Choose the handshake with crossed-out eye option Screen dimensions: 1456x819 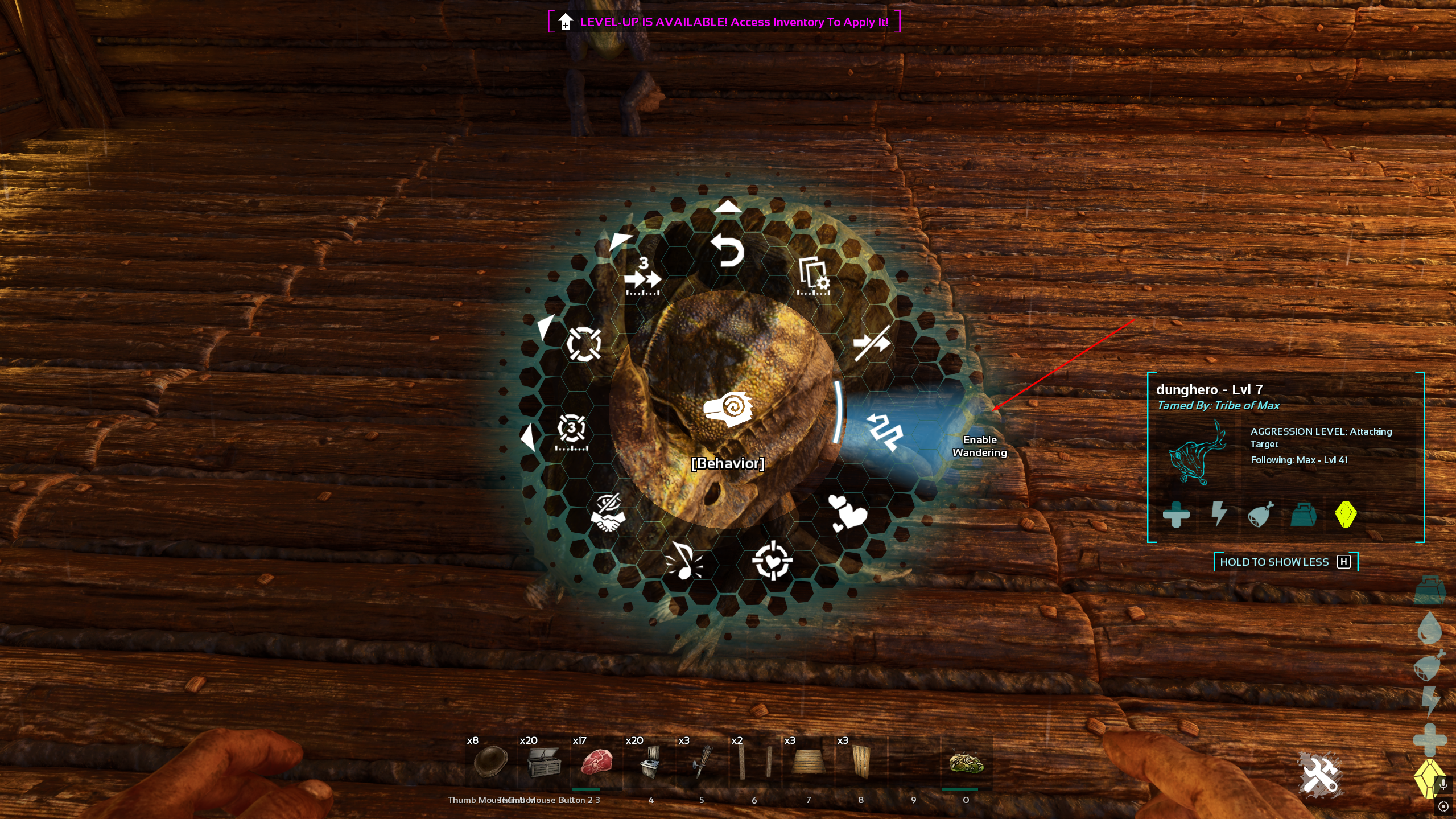pos(608,512)
